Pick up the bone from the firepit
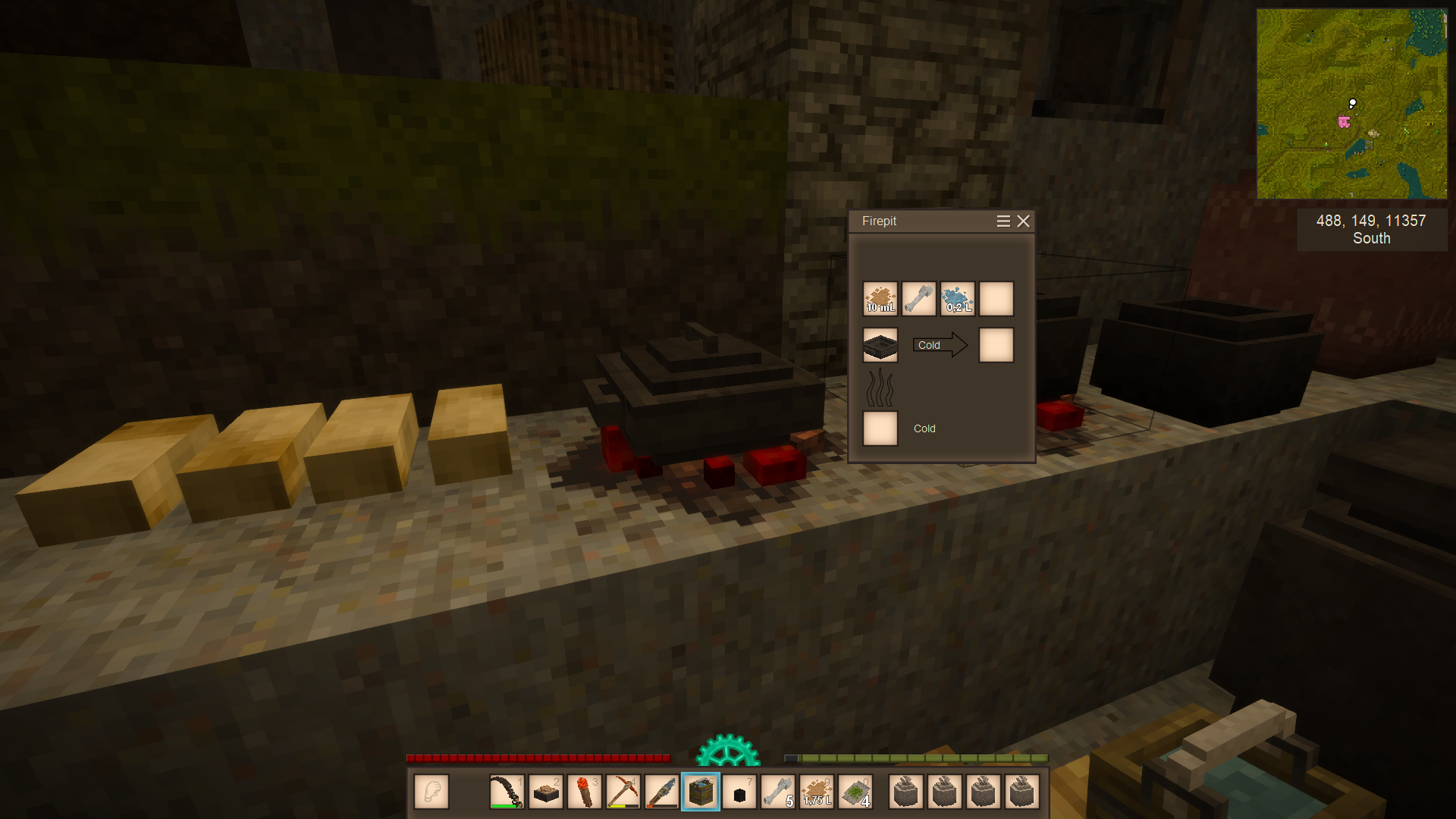Screen dimensions: 1456x819 coord(918,299)
